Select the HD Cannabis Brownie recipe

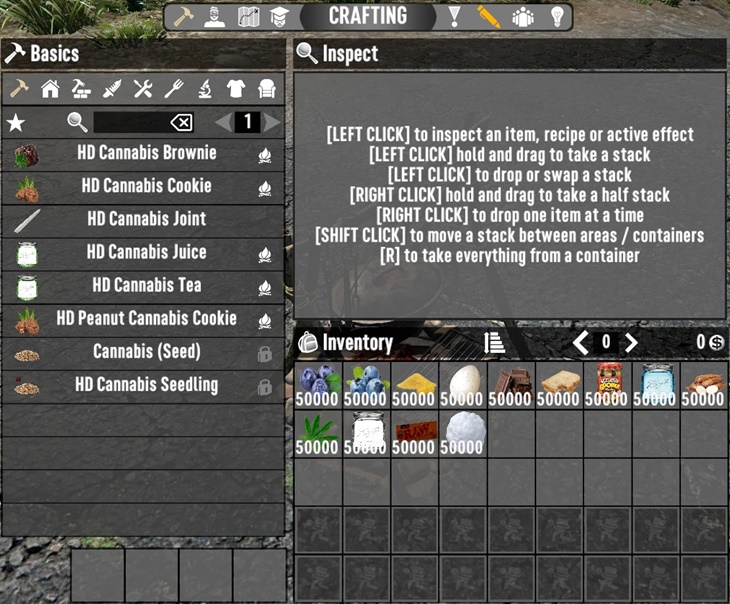pos(146,154)
